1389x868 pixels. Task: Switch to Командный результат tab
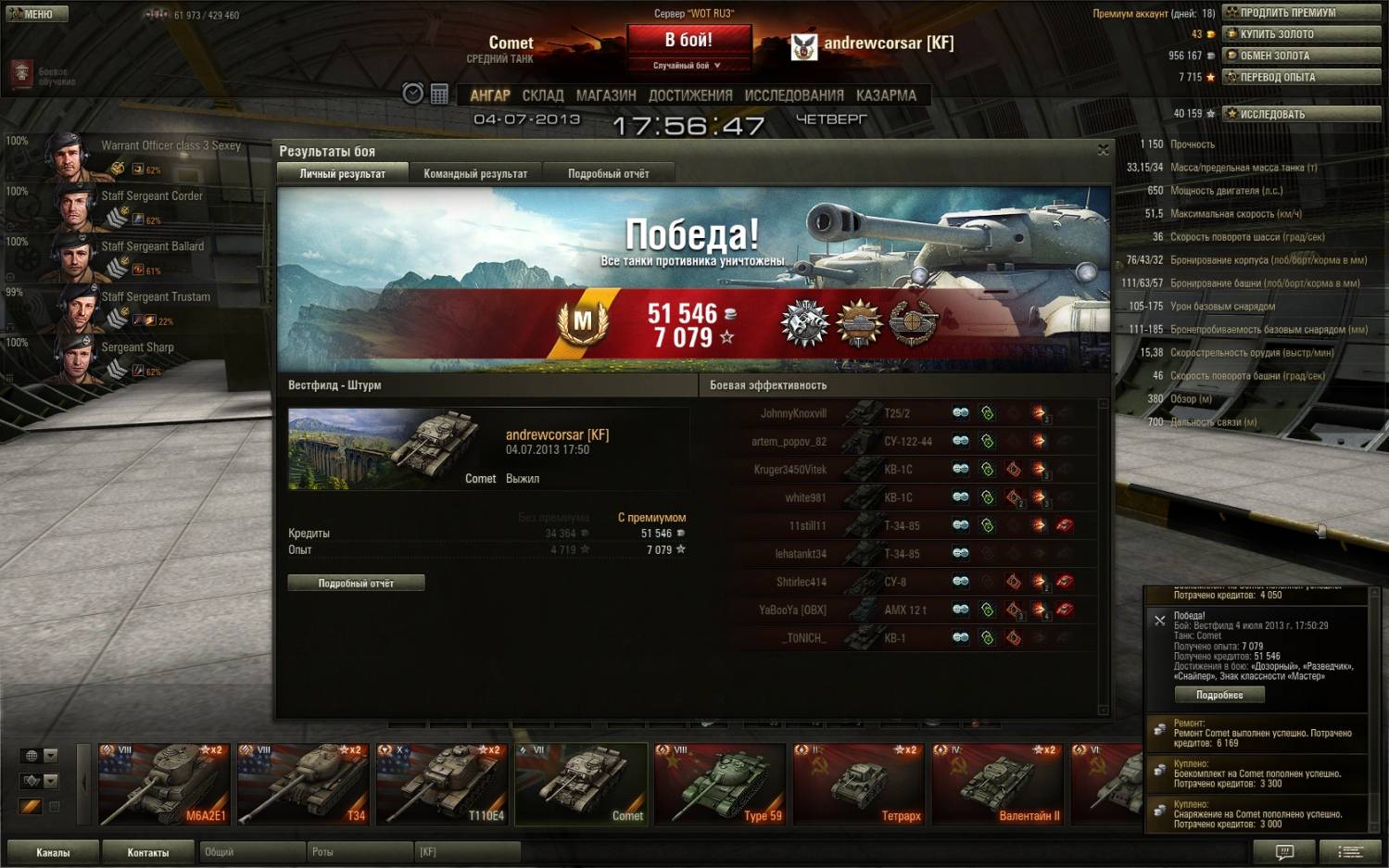click(x=475, y=173)
